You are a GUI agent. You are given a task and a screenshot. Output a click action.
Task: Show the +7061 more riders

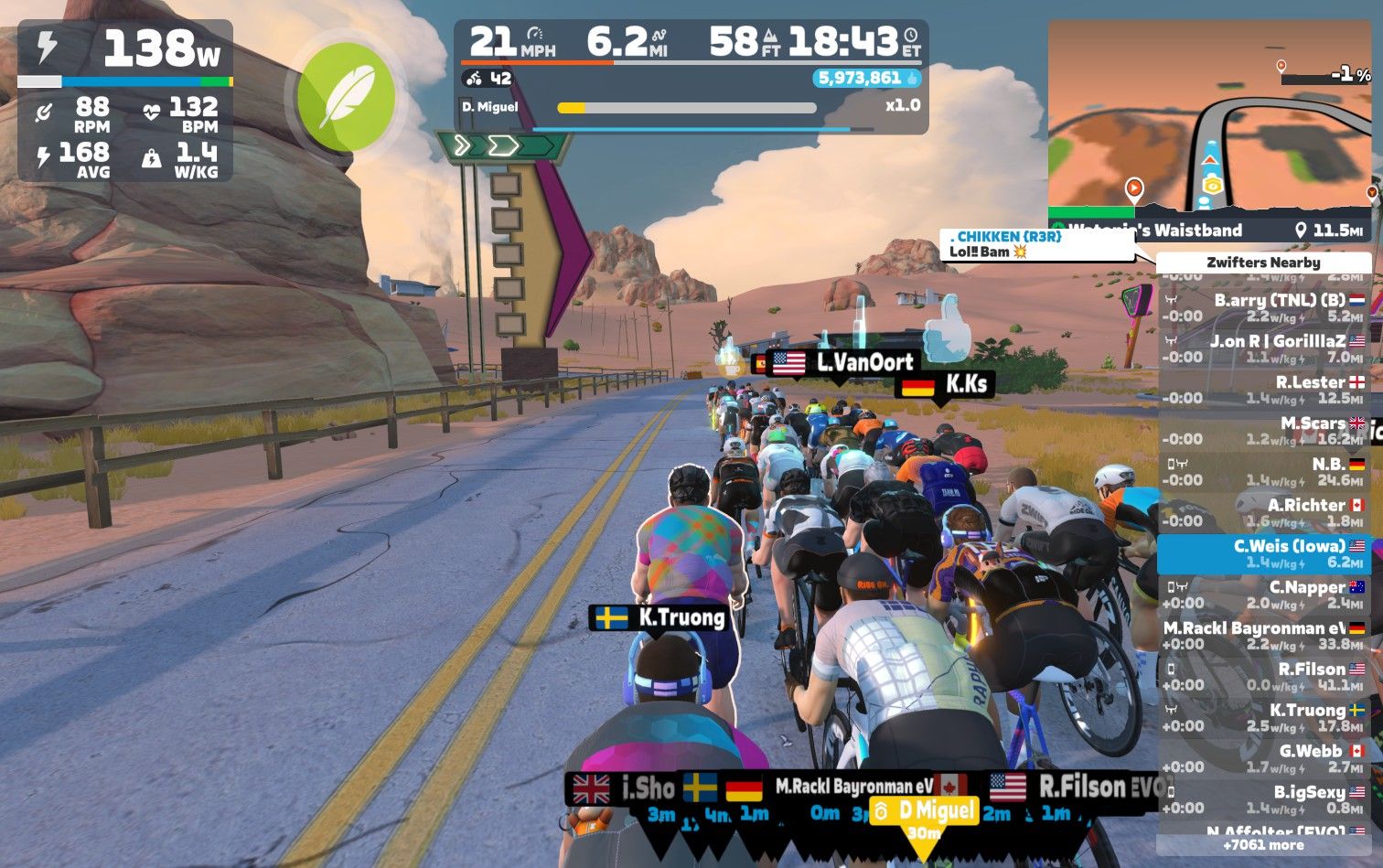pyautogui.click(x=1263, y=845)
